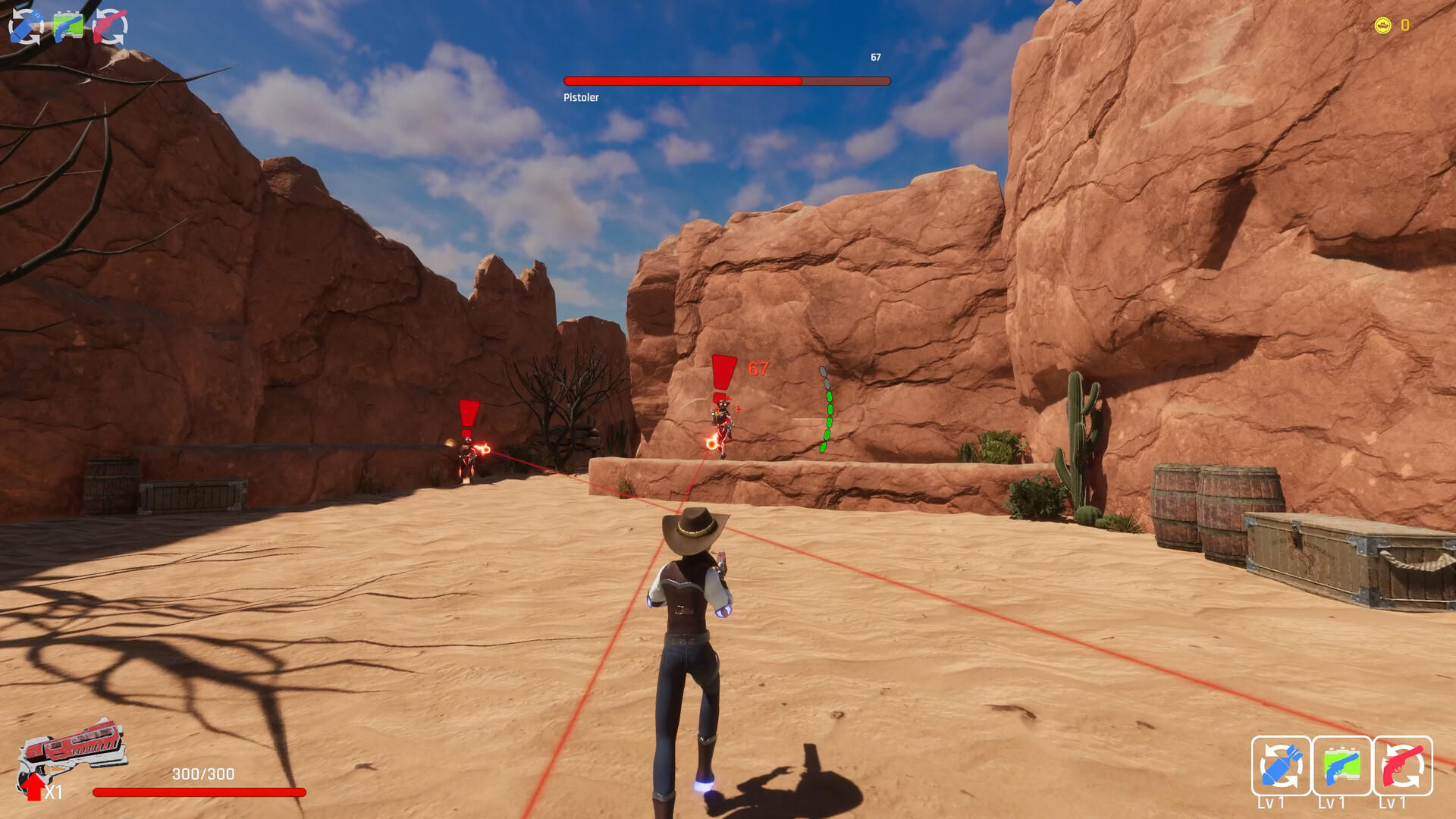1456x819 pixels.
Task: Click the 0 coin count in top right
Action: pyautogui.click(x=1404, y=25)
